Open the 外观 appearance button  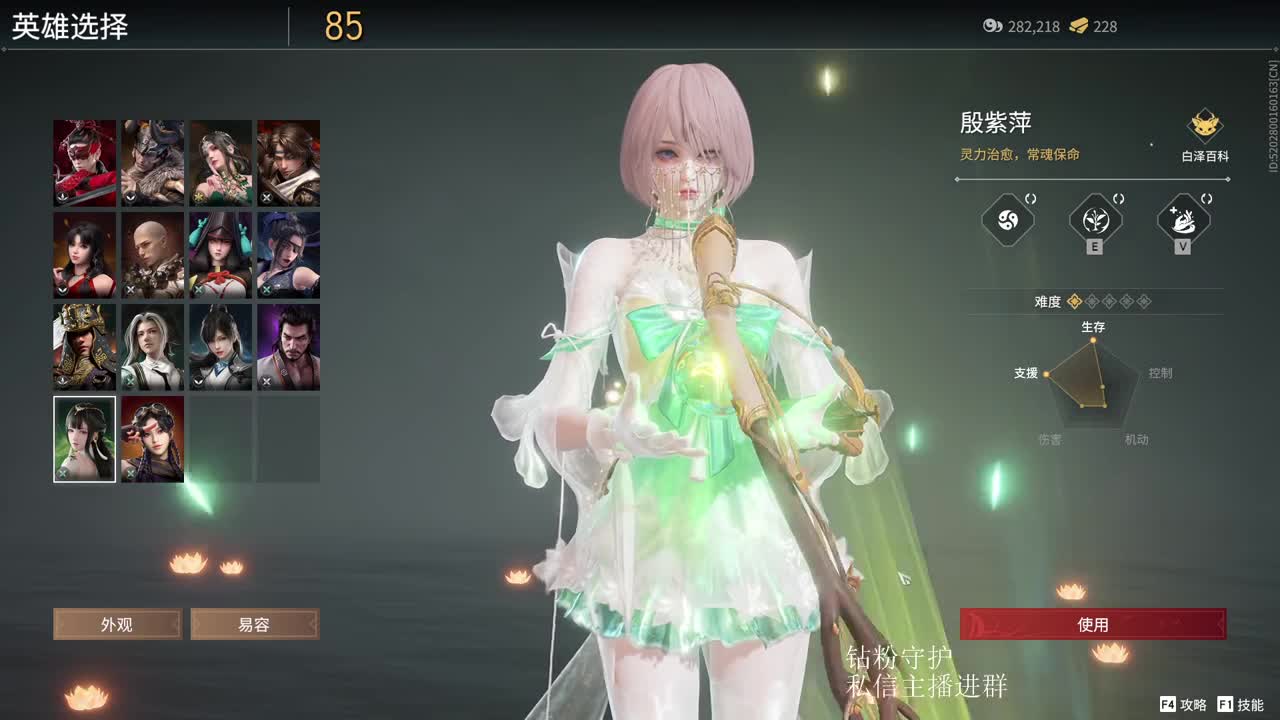(115, 624)
